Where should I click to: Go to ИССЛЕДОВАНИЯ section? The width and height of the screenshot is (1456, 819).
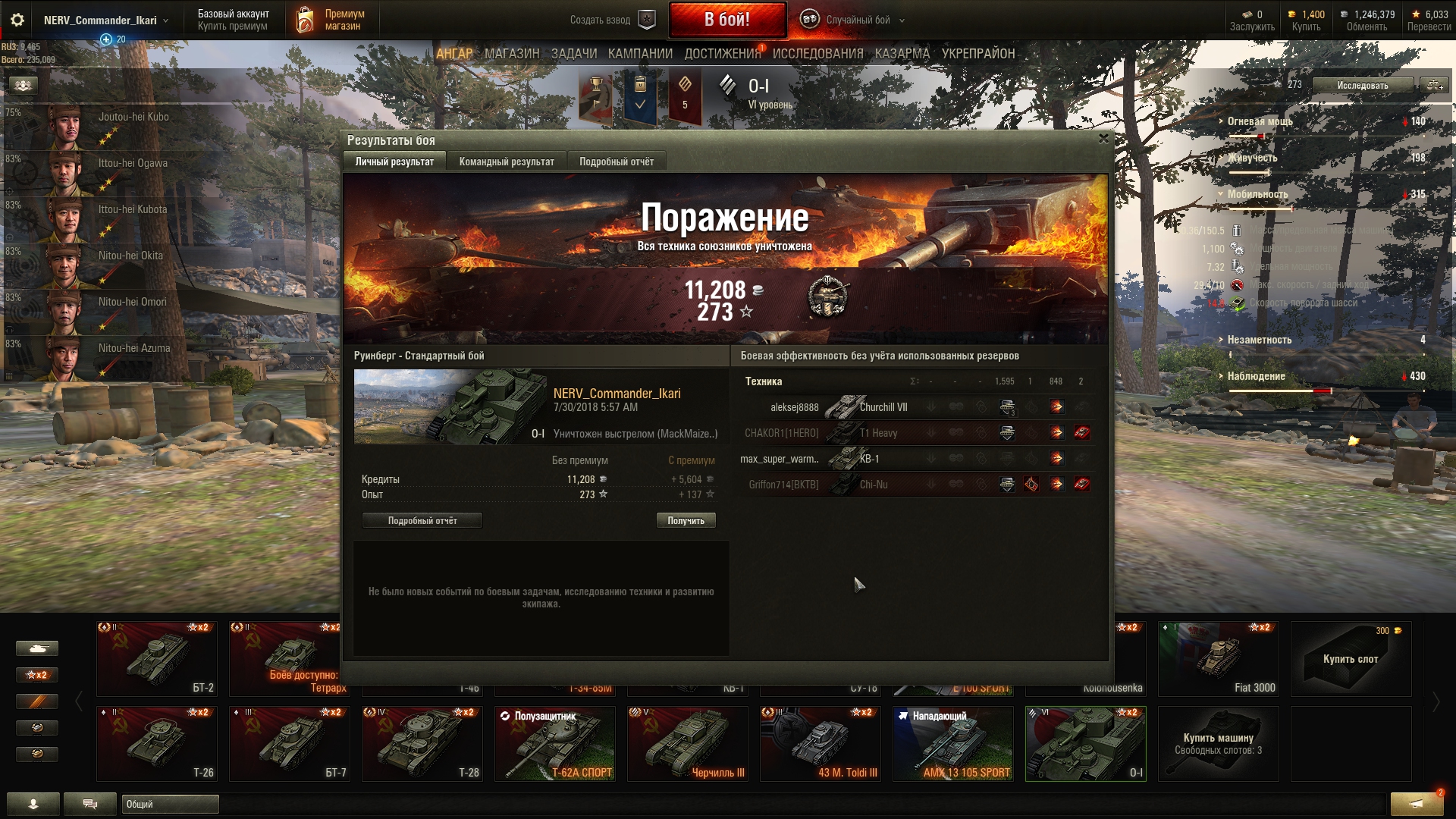(x=817, y=54)
